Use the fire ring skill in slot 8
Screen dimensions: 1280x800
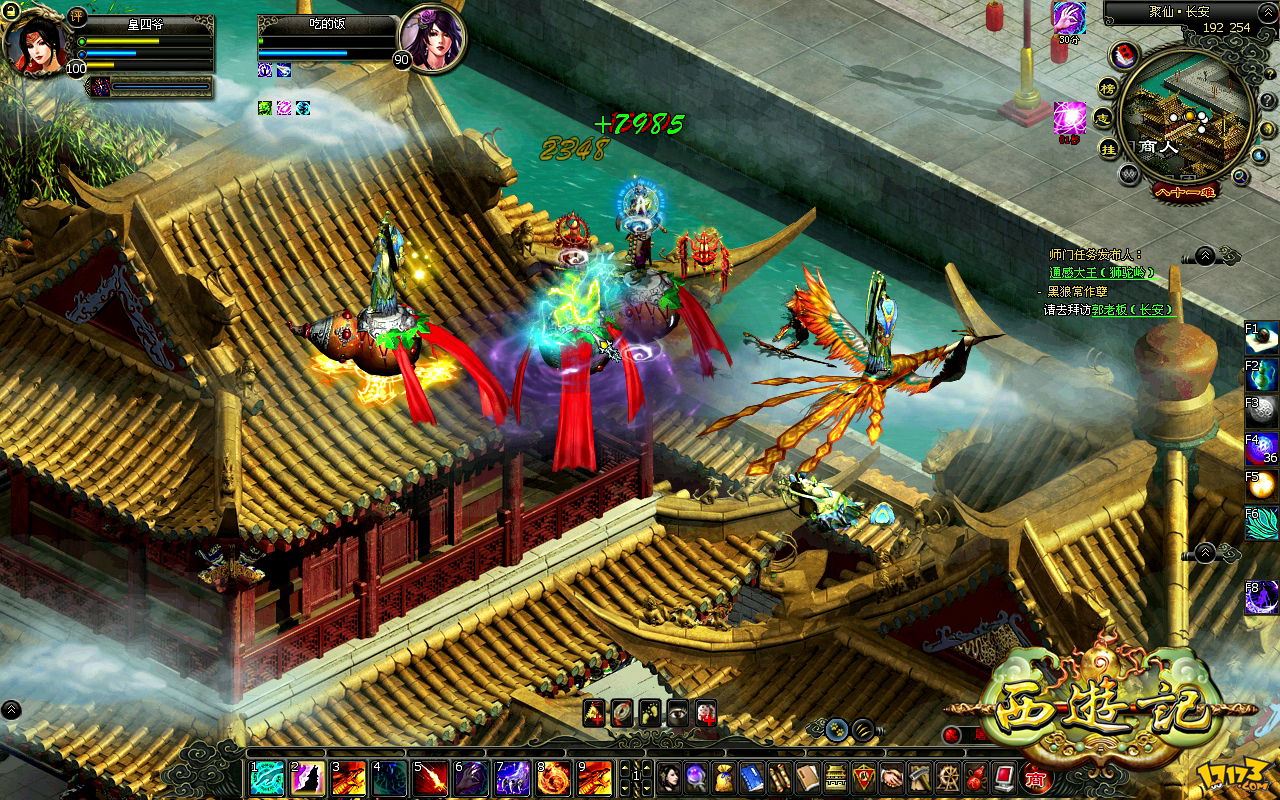pyautogui.click(x=553, y=778)
